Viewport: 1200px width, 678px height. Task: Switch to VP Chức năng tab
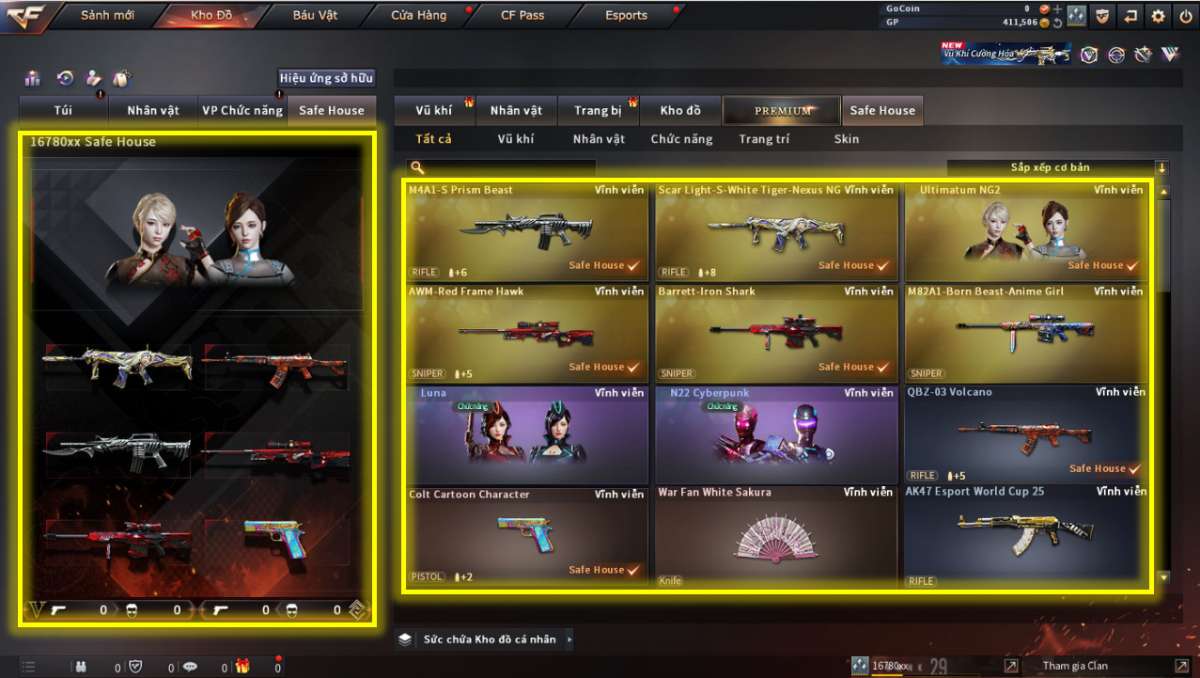pos(242,111)
